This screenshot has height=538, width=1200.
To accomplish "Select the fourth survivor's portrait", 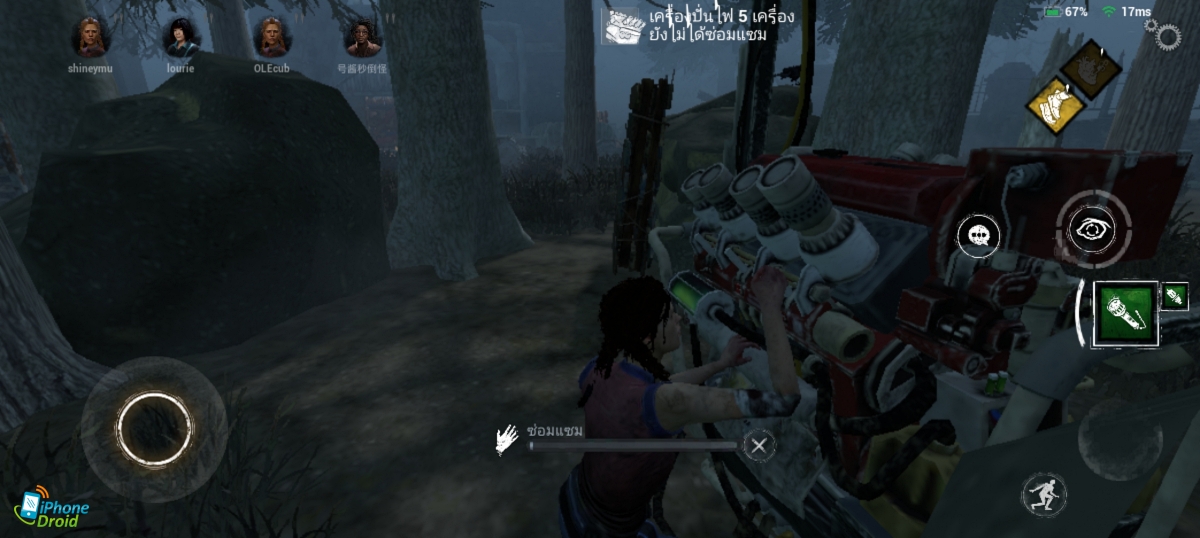I will (362, 38).
